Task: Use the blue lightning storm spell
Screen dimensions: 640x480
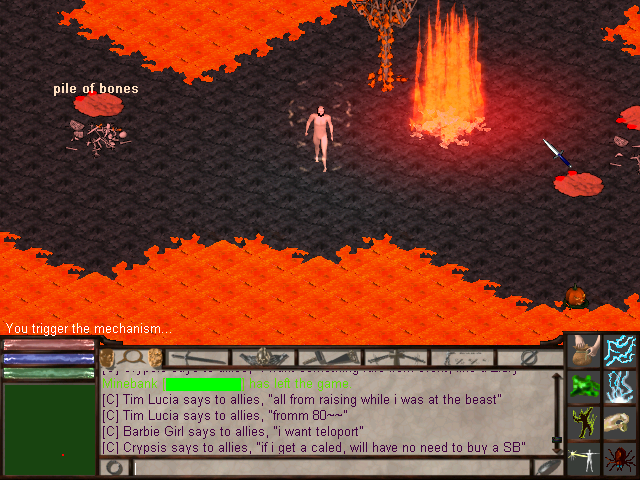Action: pos(621,387)
